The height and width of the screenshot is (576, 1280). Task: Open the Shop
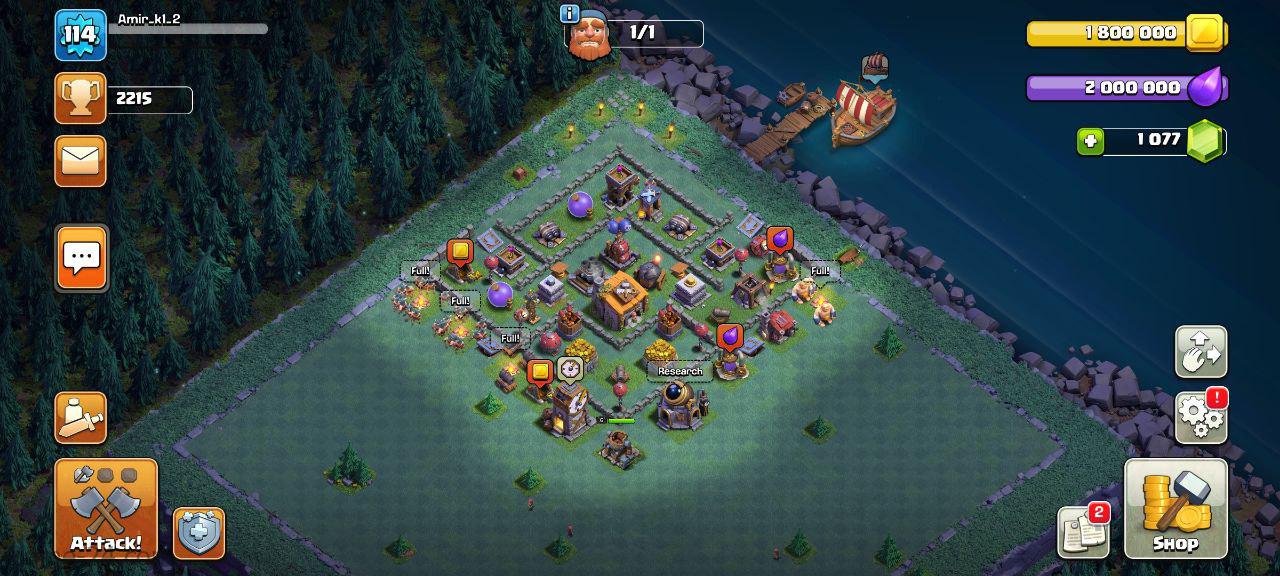point(1175,508)
